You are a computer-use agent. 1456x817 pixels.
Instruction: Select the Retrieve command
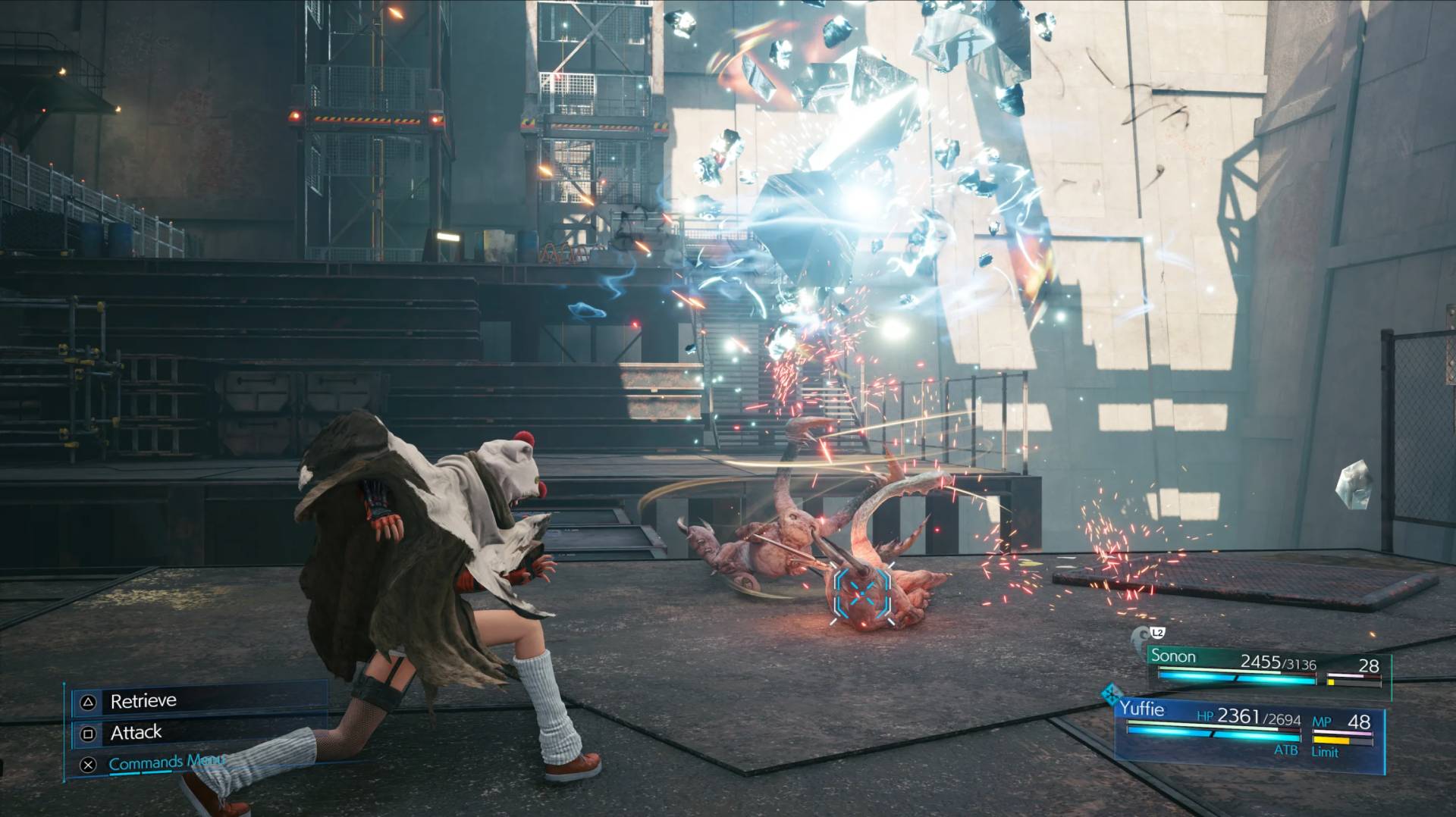pos(144,701)
